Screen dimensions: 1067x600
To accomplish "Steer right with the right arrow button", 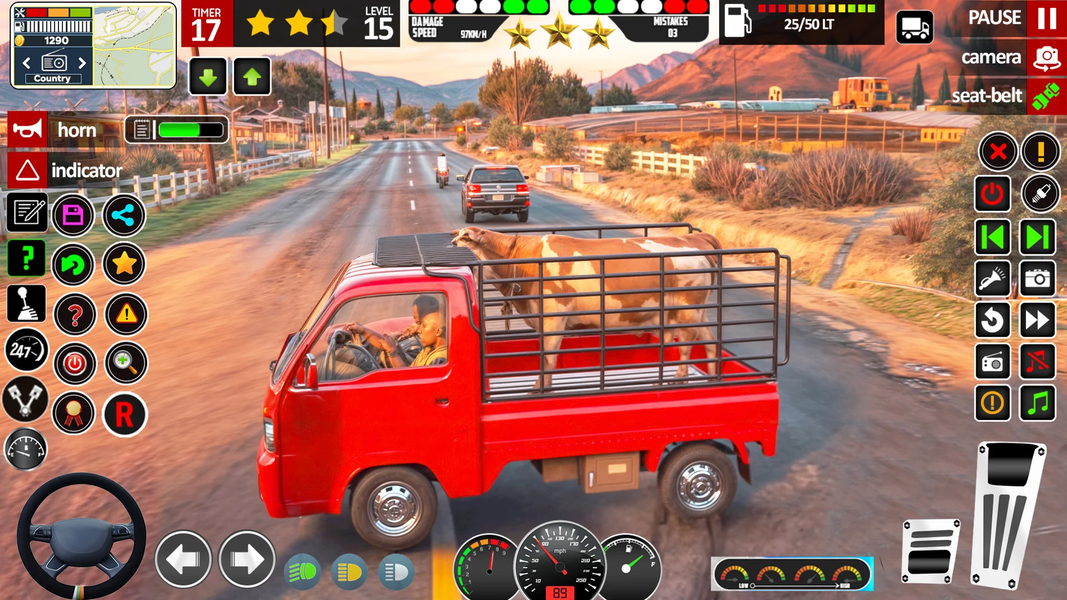I will click(246, 559).
